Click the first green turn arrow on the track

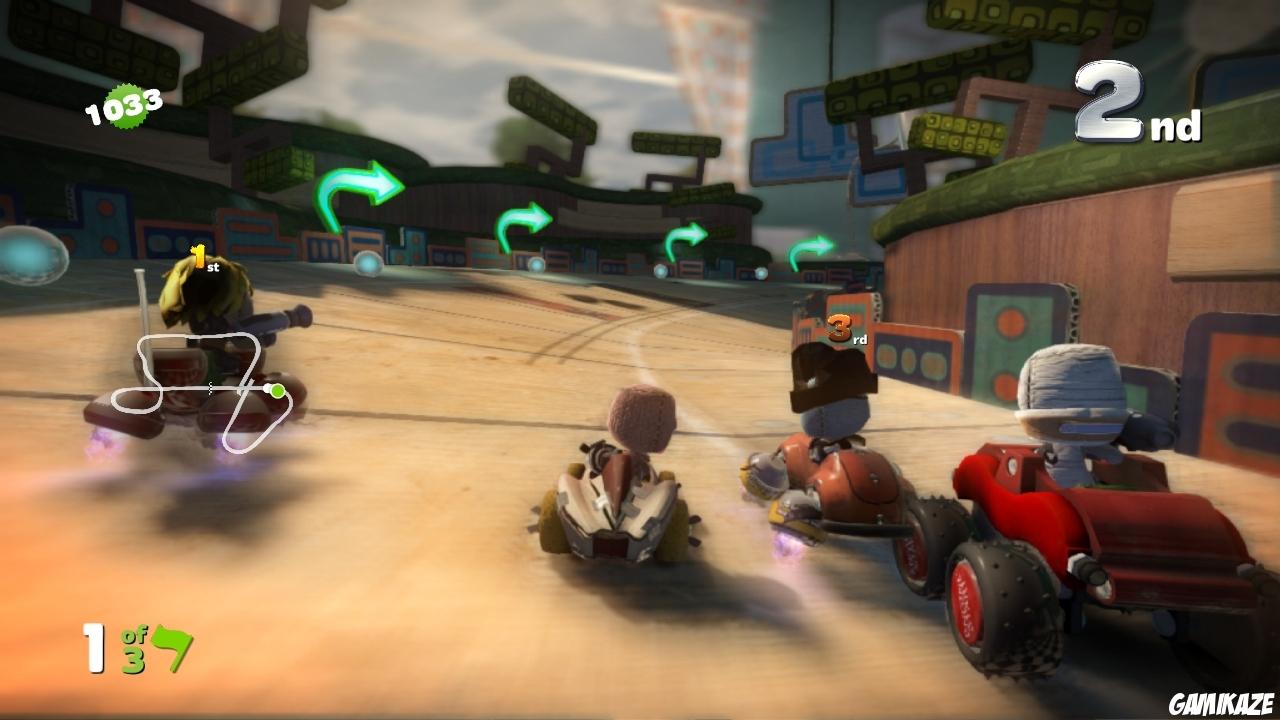(x=357, y=190)
